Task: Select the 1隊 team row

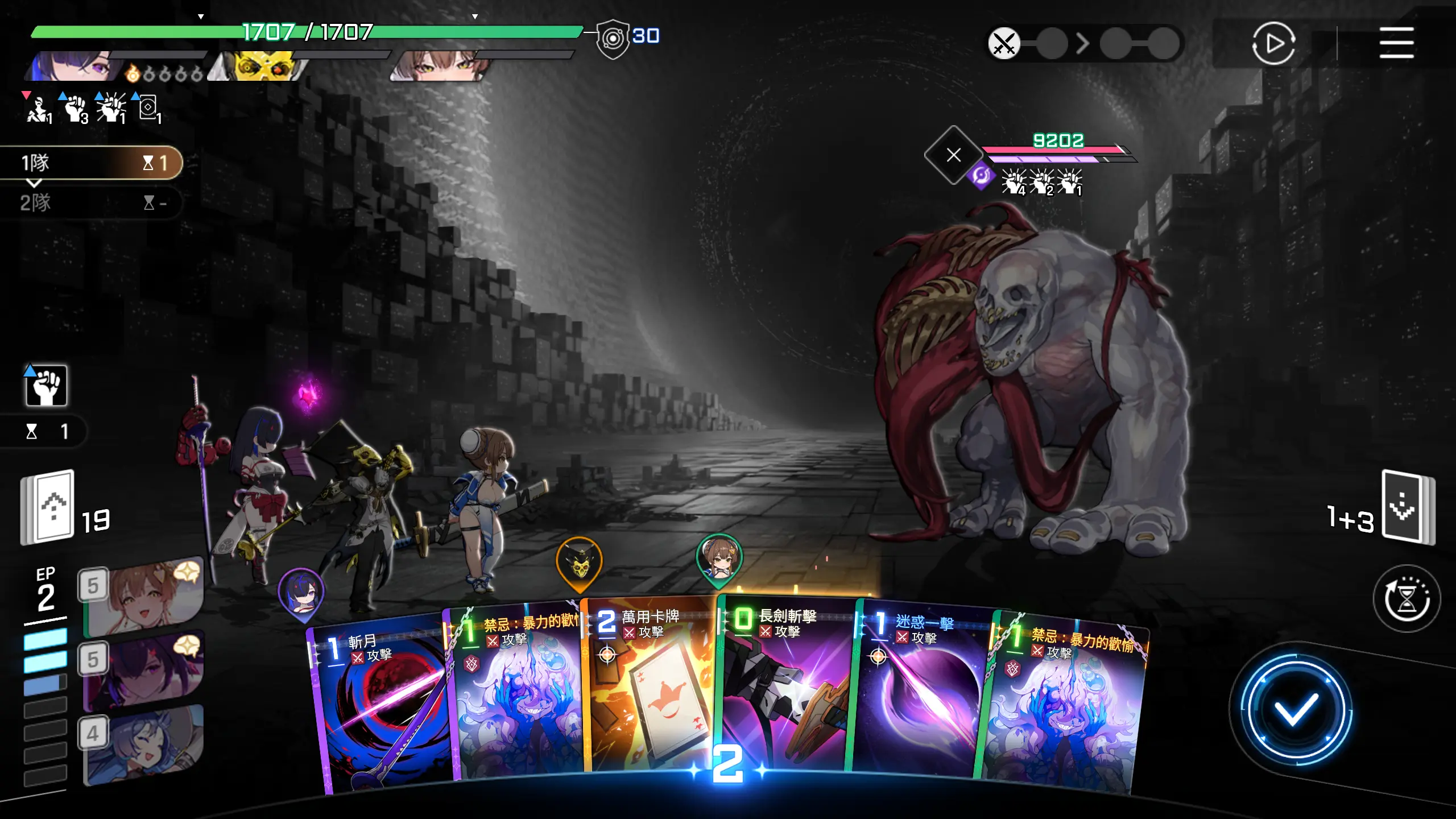Action: (x=91, y=163)
